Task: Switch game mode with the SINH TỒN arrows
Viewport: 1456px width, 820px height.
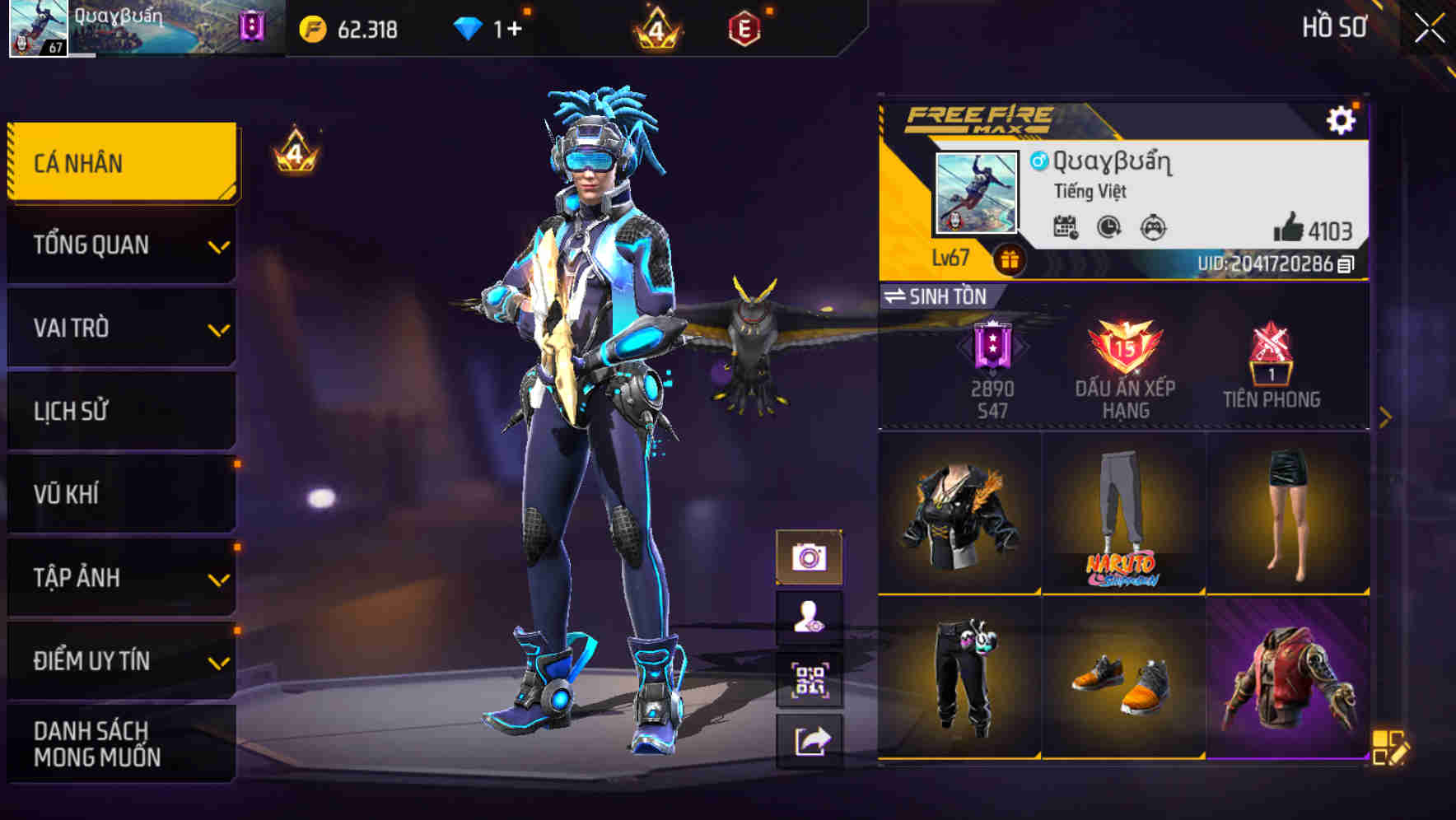Action: 898,297
